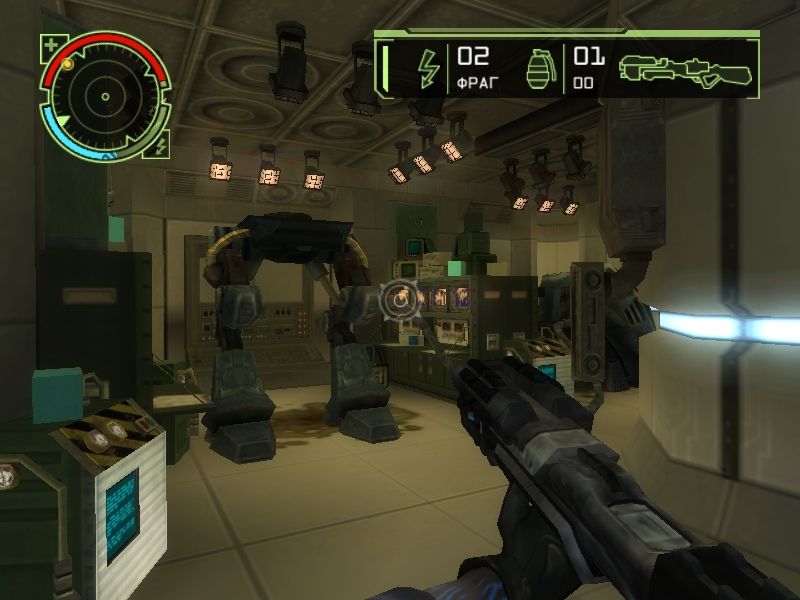Click the circular radar display
The height and width of the screenshot is (600, 800).
click(104, 97)
